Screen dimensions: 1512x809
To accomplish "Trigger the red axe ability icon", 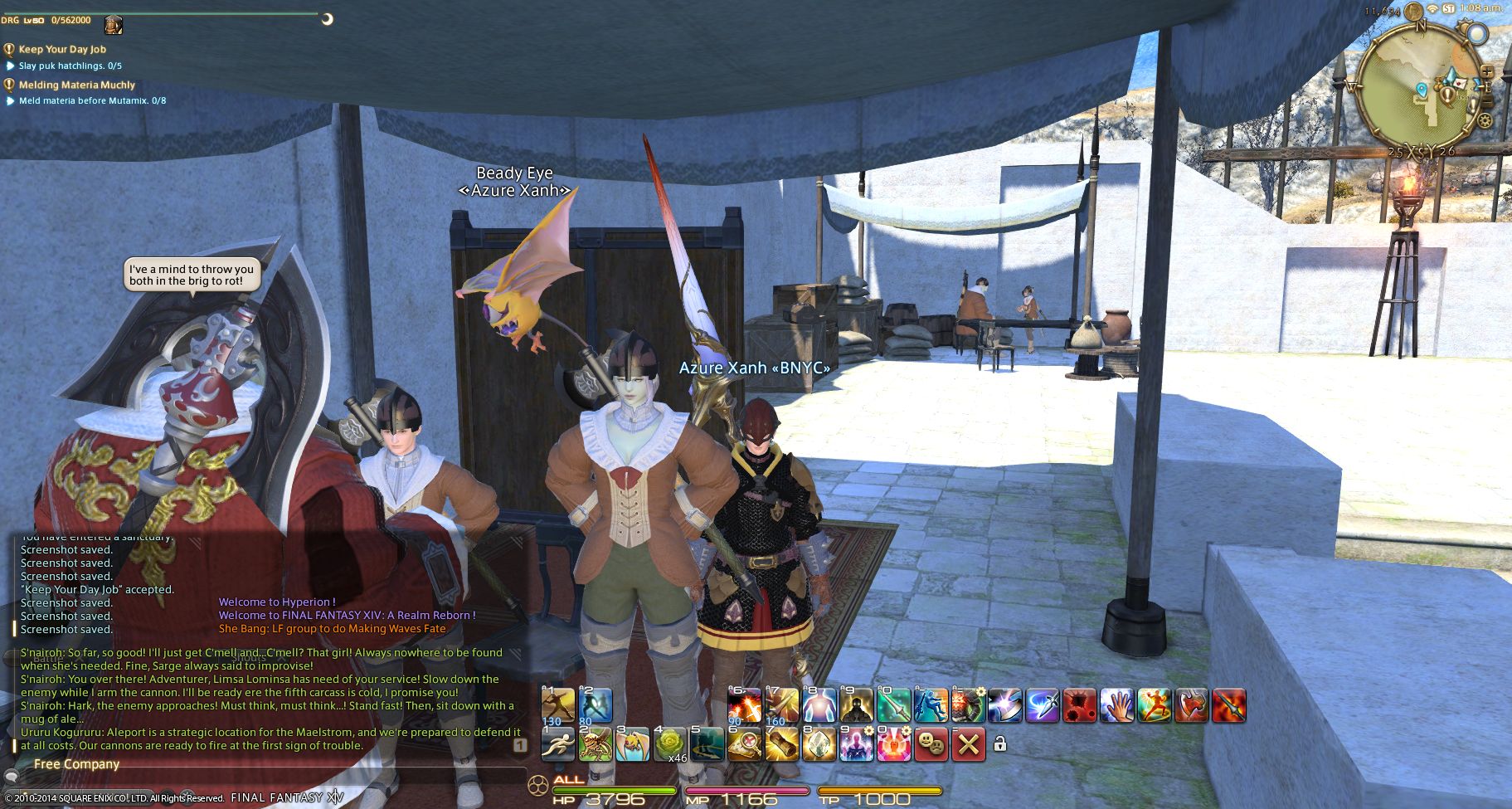I will [1191, 705].
